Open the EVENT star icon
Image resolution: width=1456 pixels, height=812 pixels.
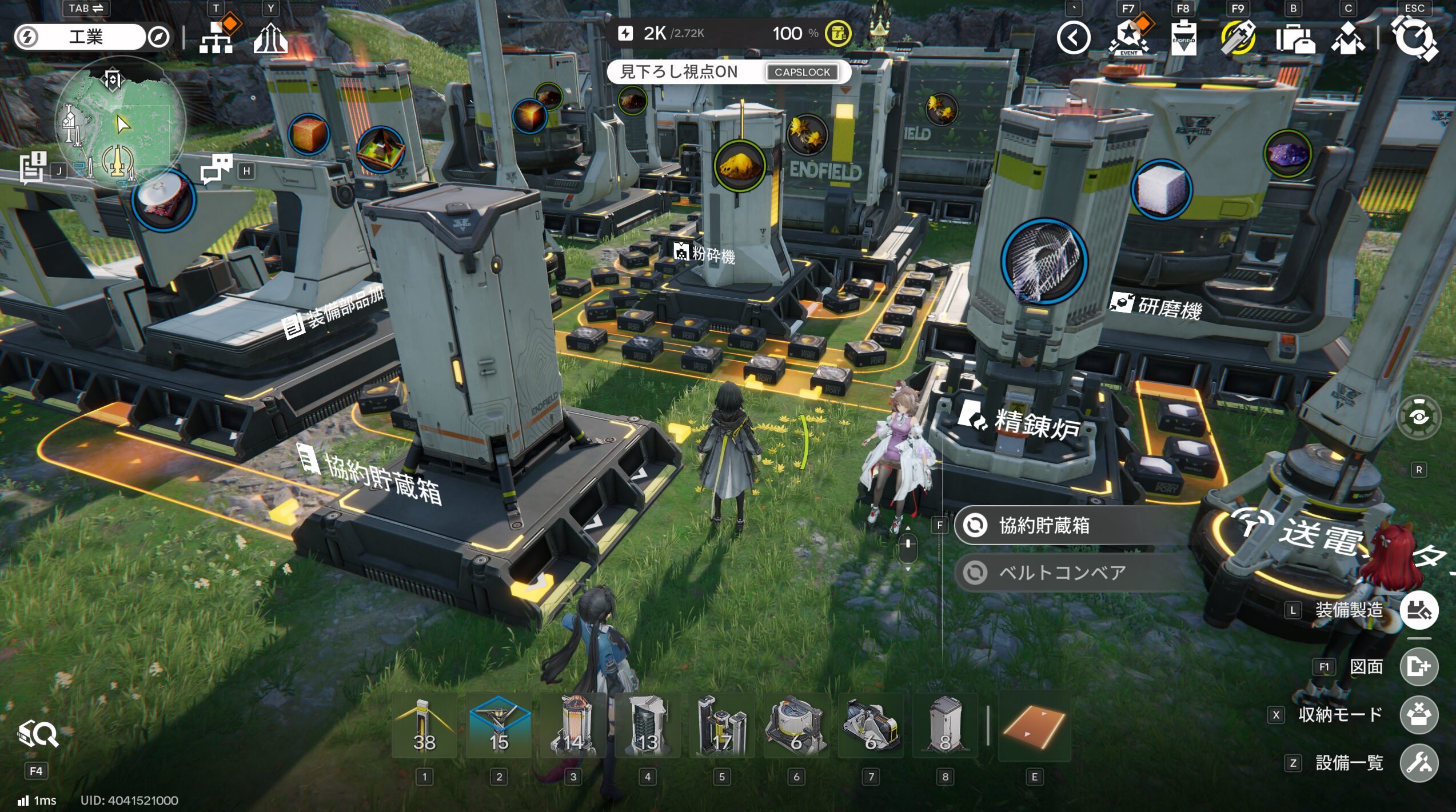(1128, 38)
